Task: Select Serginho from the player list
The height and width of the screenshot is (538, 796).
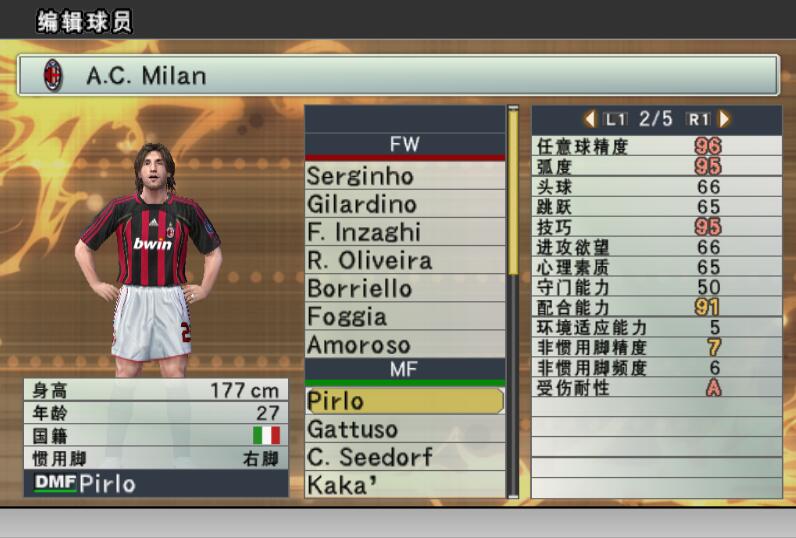Action: 405,176
